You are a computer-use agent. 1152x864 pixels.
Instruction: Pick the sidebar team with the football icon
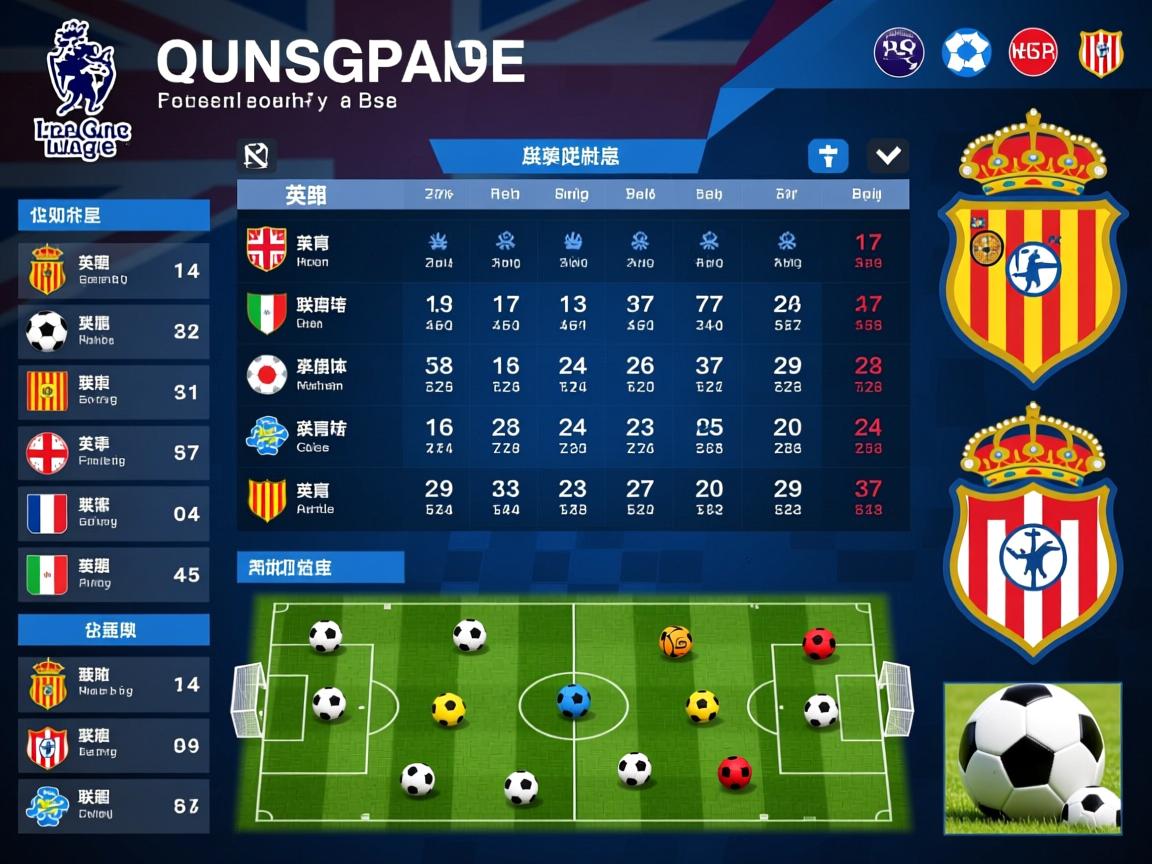[114, 331]
